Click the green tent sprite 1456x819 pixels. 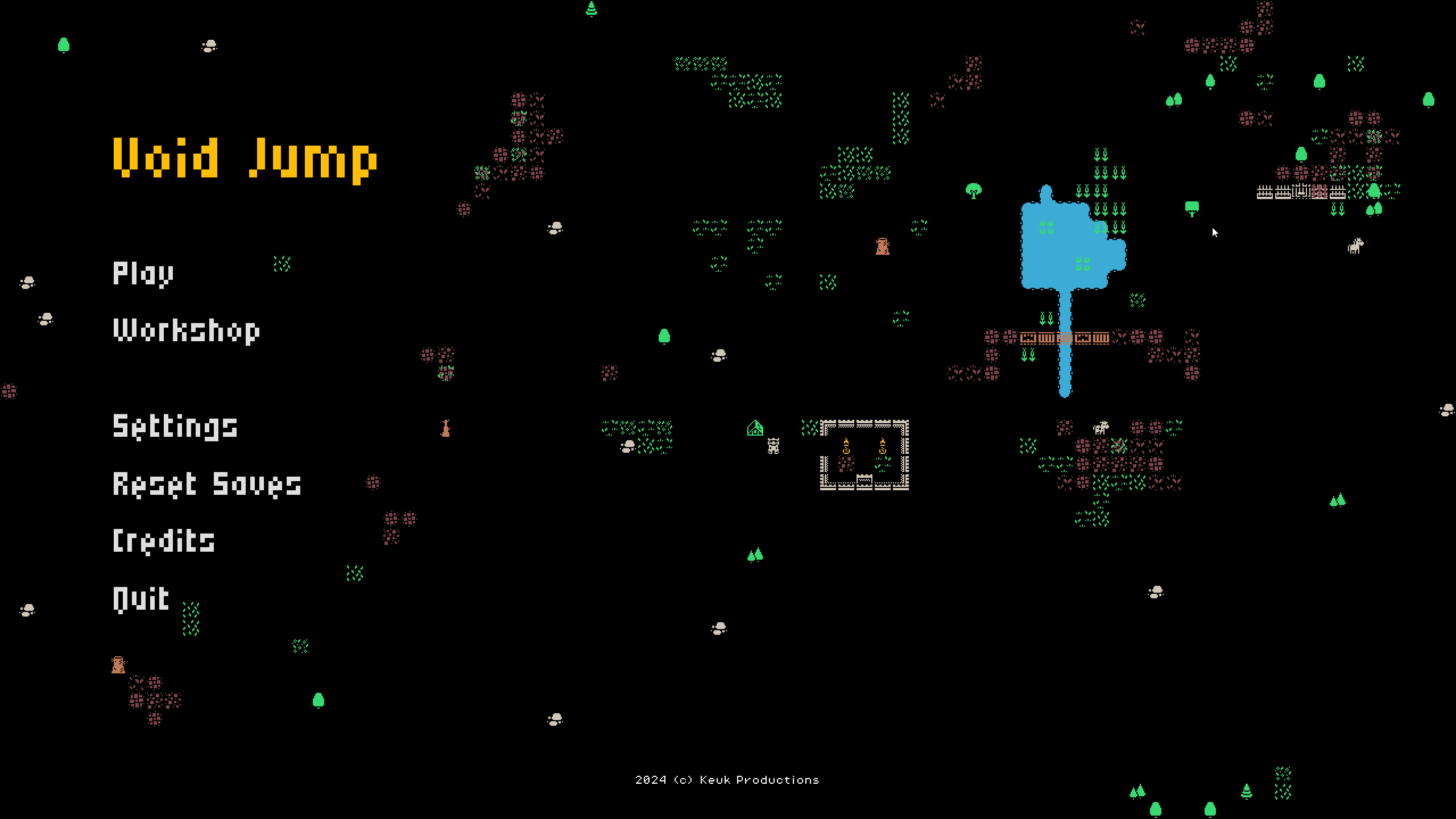click(755, 428)
